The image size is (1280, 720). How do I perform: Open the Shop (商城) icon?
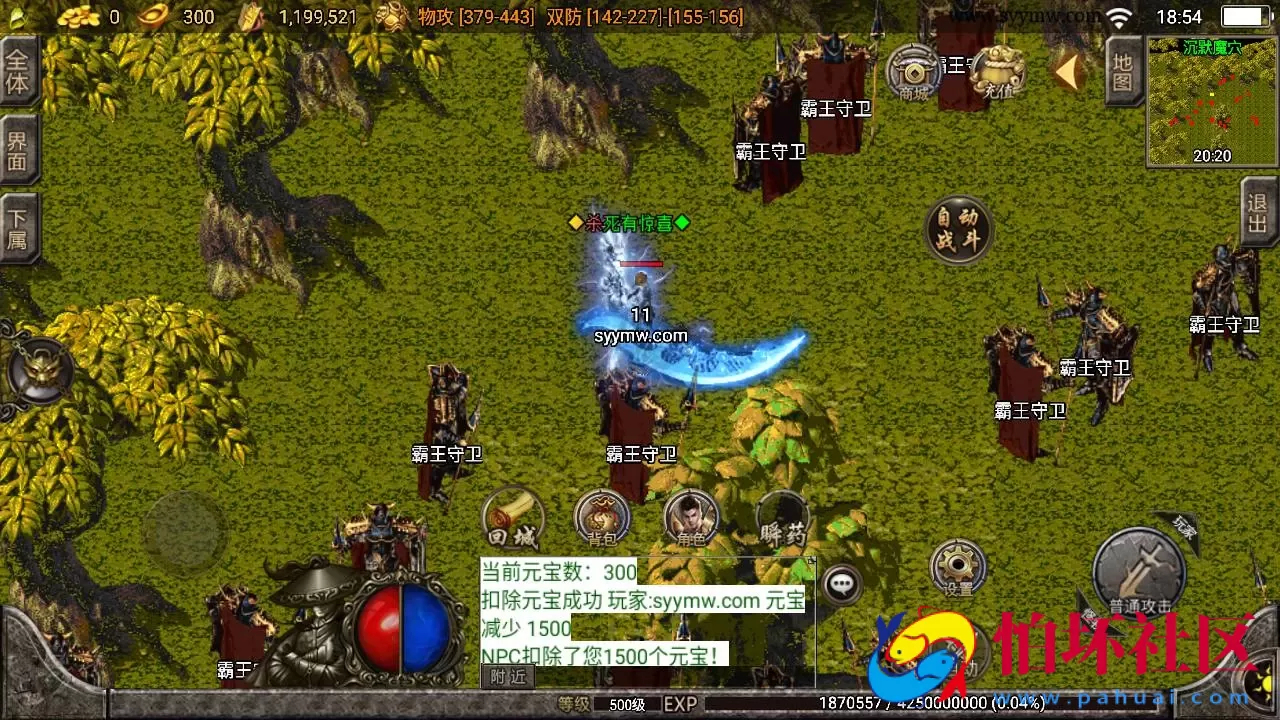(x=915, y=73)
